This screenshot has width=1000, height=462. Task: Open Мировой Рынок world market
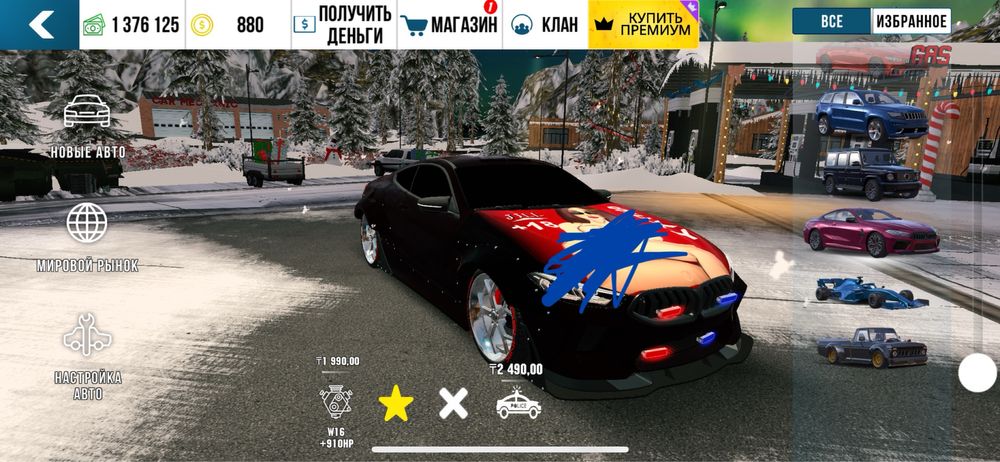pos(88,237)
